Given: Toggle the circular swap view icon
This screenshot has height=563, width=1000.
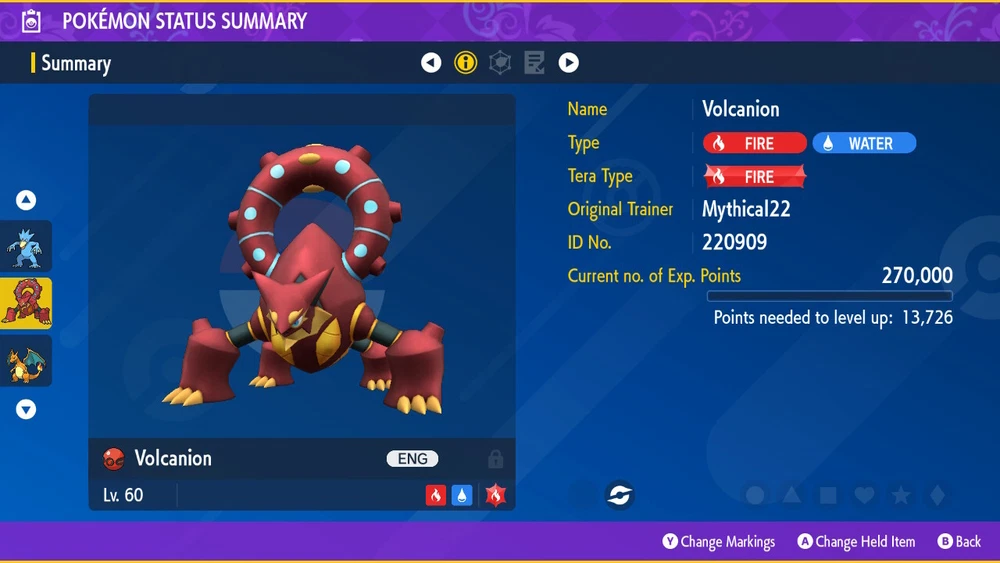Looking at the screenshot, I should tap(619, 495).
